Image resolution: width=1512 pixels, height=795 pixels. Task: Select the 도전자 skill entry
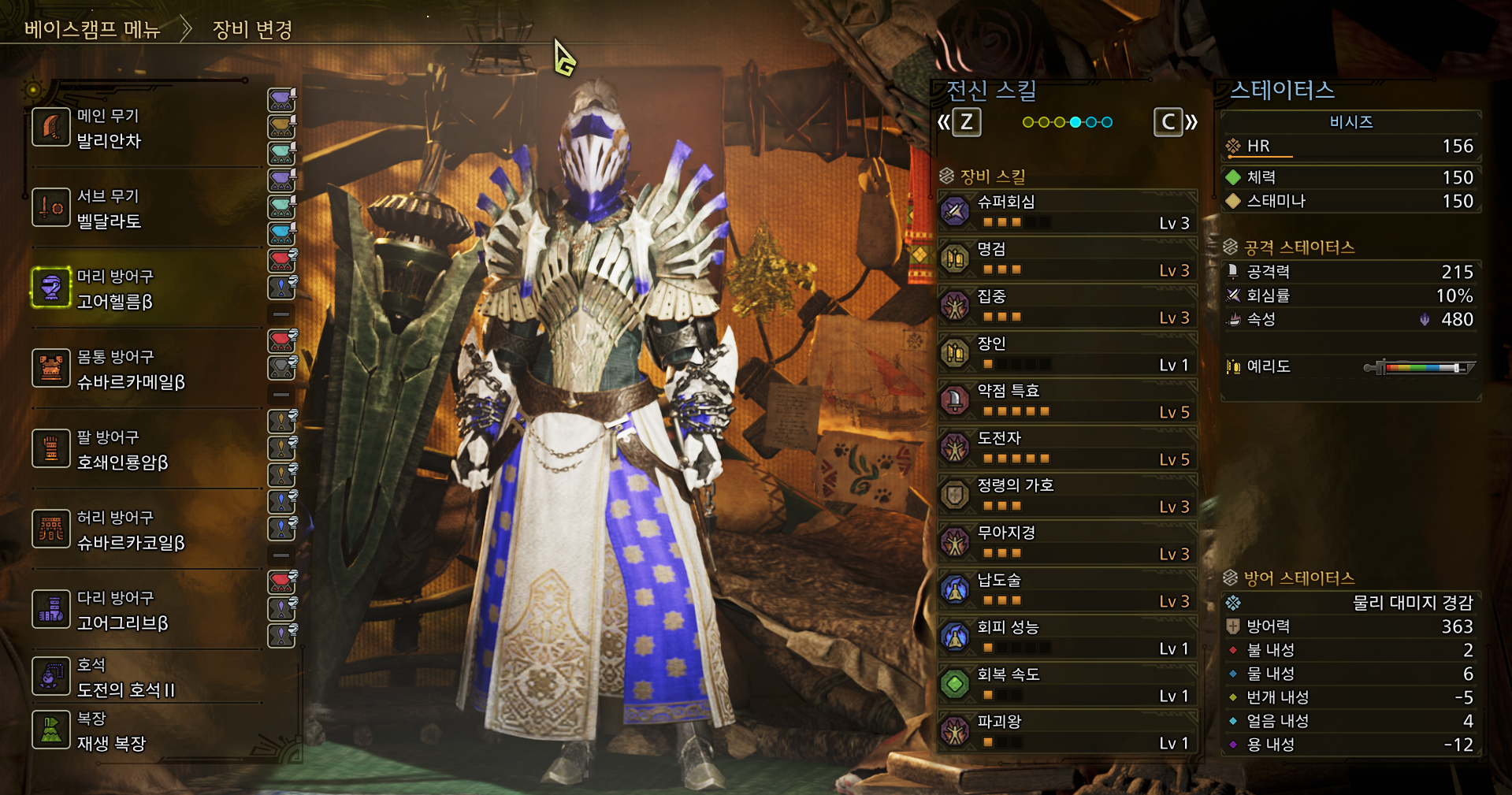pyautogui.click(x=1068, y=448)
